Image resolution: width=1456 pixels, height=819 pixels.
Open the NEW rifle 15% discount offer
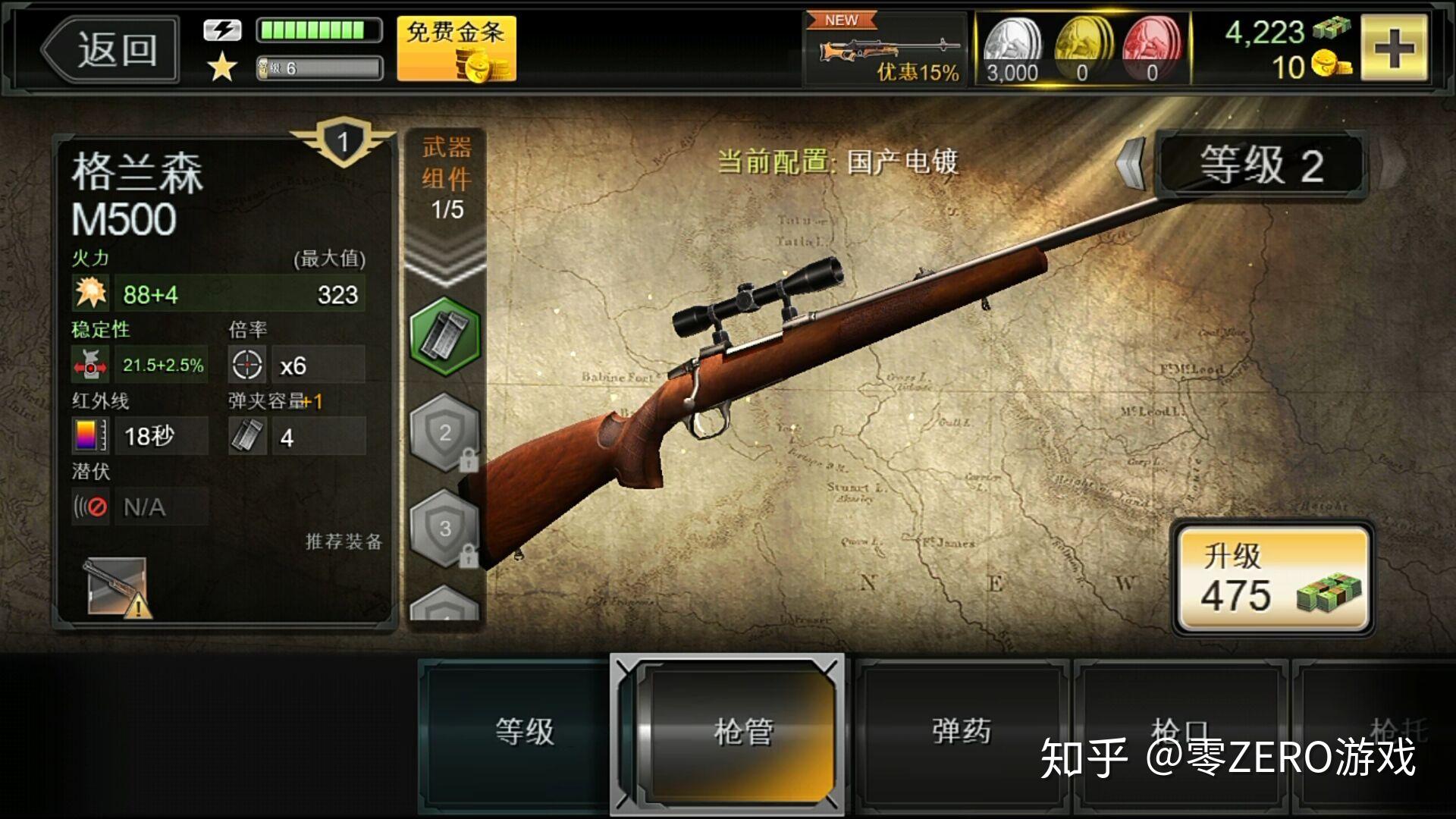click(x=886, y=50)
